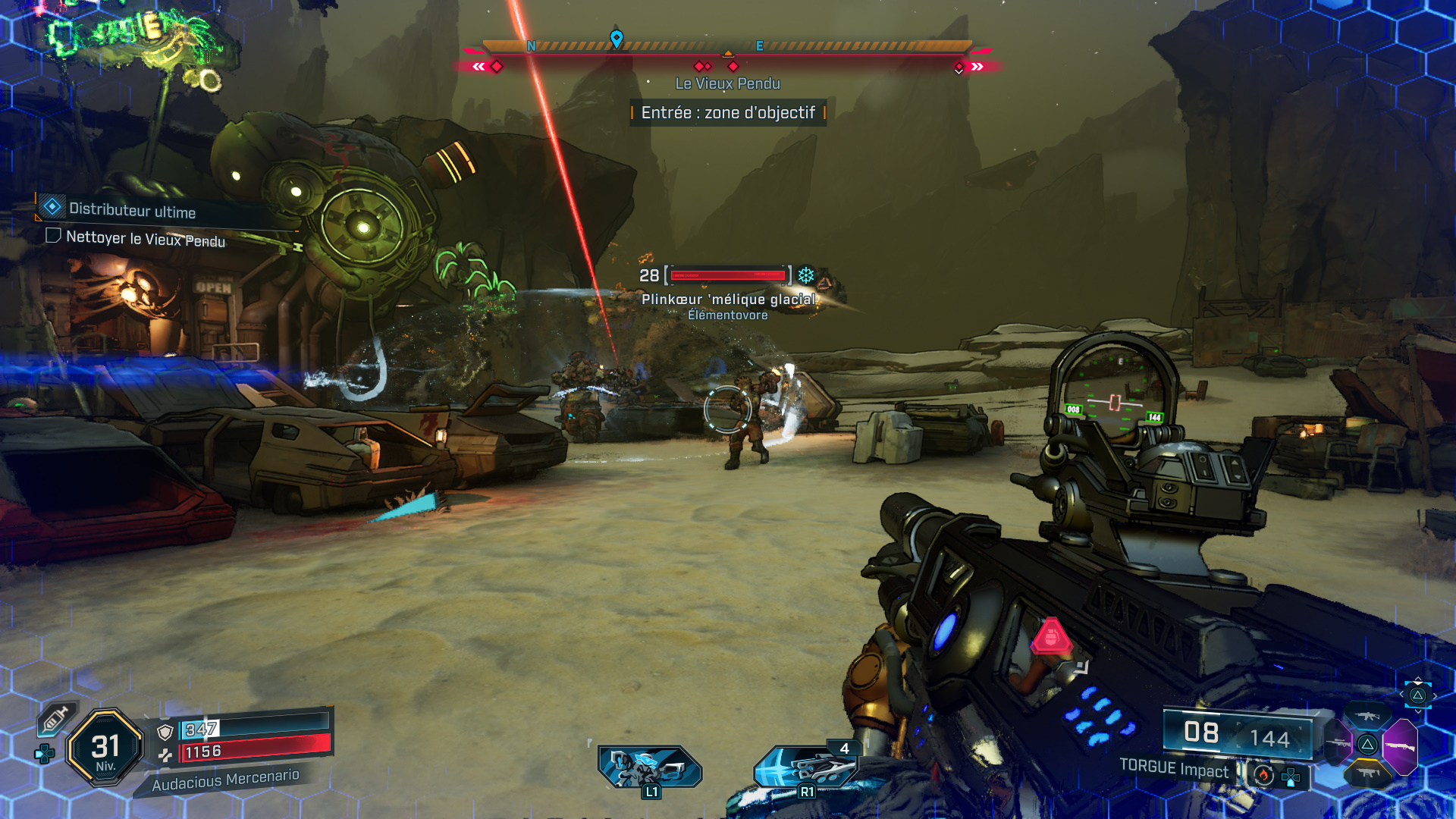Viewport: 1456px width, 819px height.
Task: Click the shield icon next to the 347 value
Action: click(x=165, y=732)
